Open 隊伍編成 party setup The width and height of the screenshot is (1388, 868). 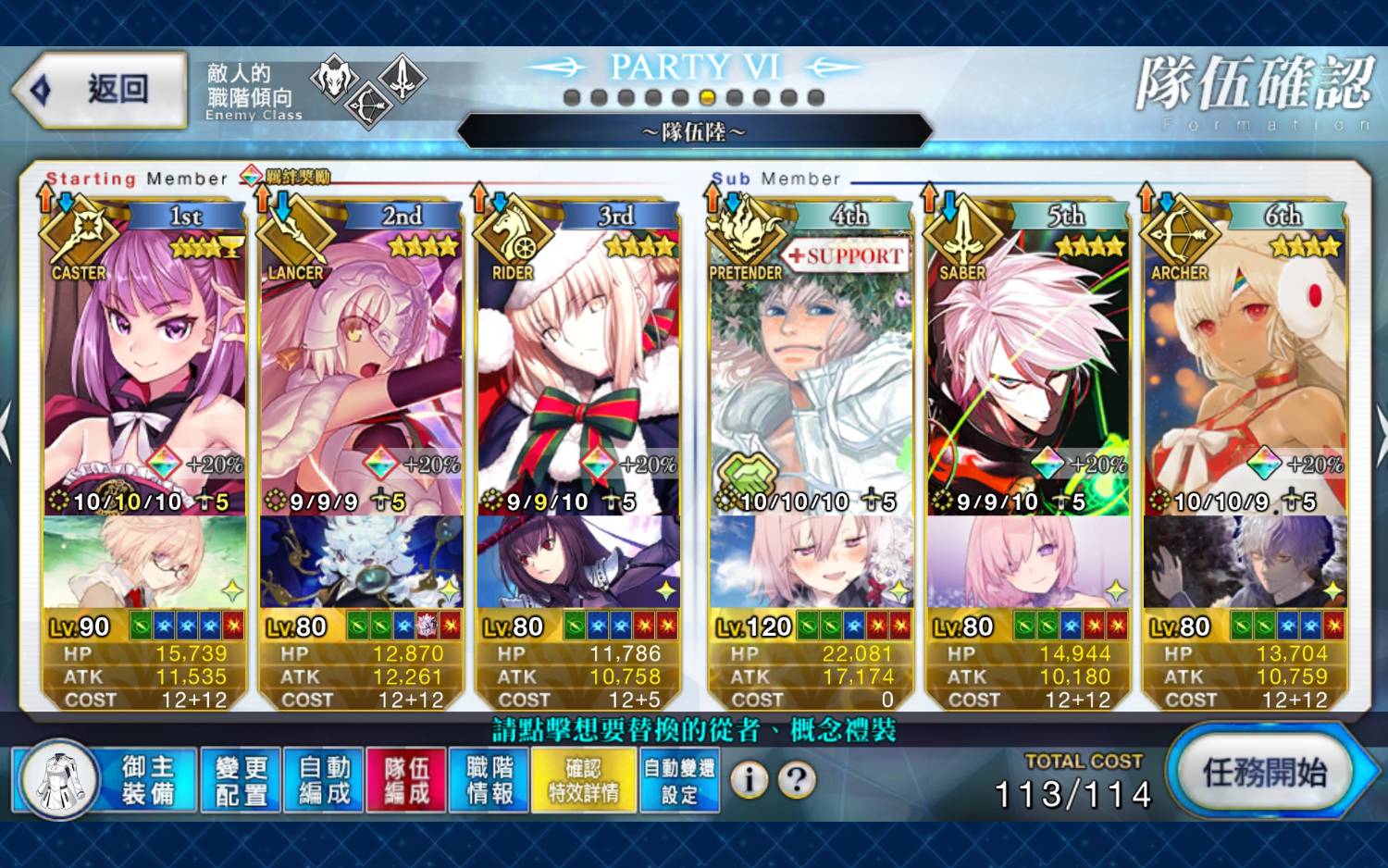(x=406, y=780)
